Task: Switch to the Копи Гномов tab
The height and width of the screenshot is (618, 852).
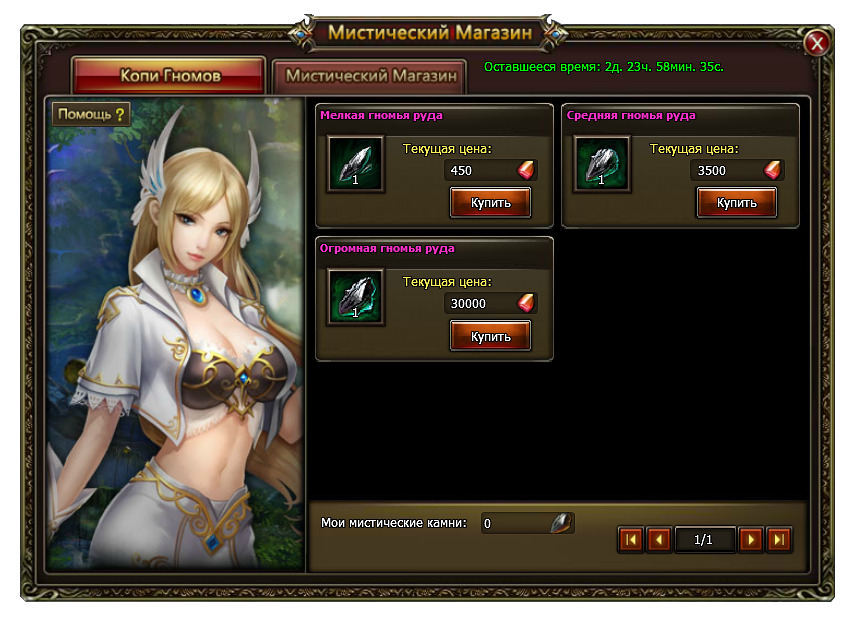Action: 169,76
